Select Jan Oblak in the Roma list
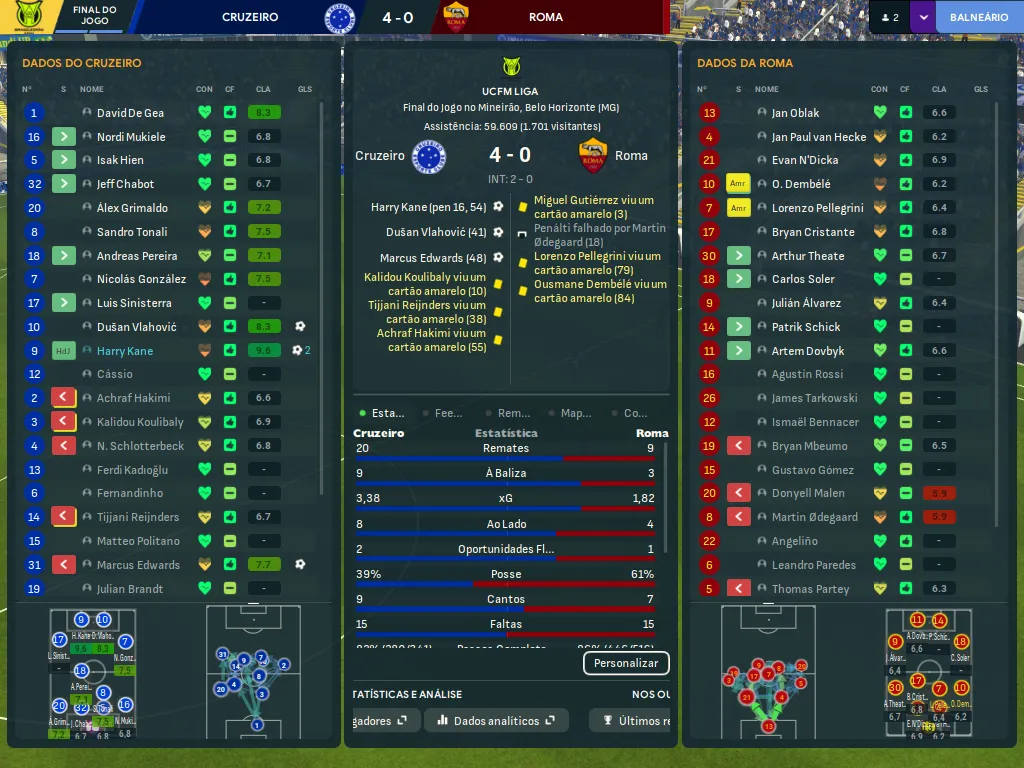 click(795, 113)
